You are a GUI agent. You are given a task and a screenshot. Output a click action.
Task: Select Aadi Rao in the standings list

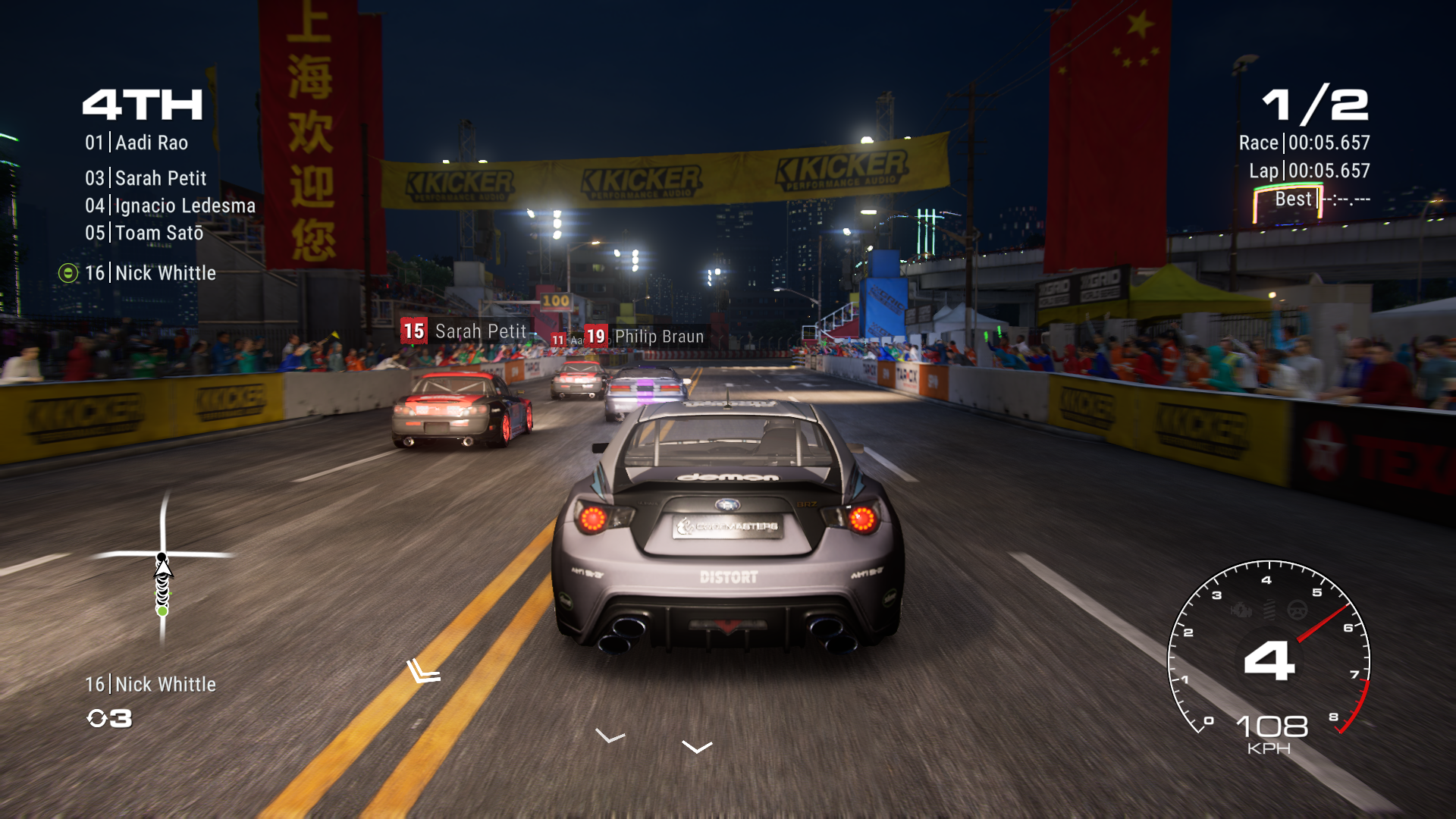click(x=136, y=143)
